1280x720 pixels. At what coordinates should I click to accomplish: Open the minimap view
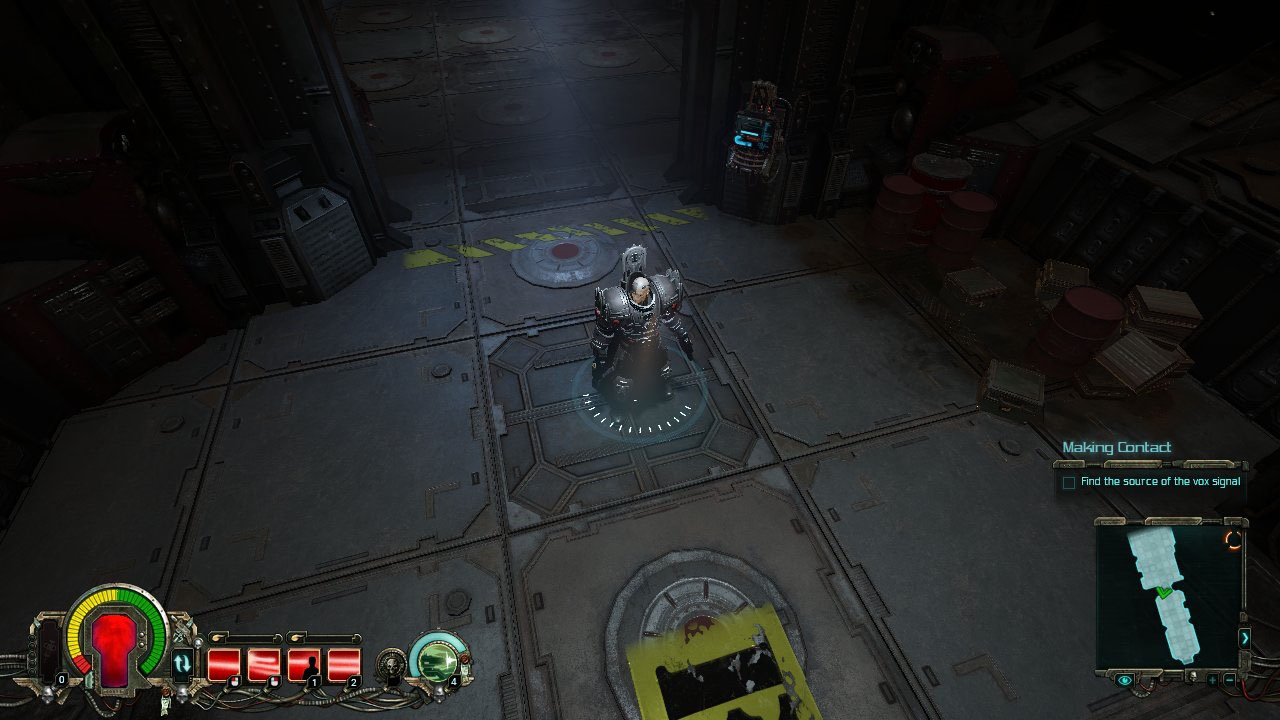click(1167, 595)
